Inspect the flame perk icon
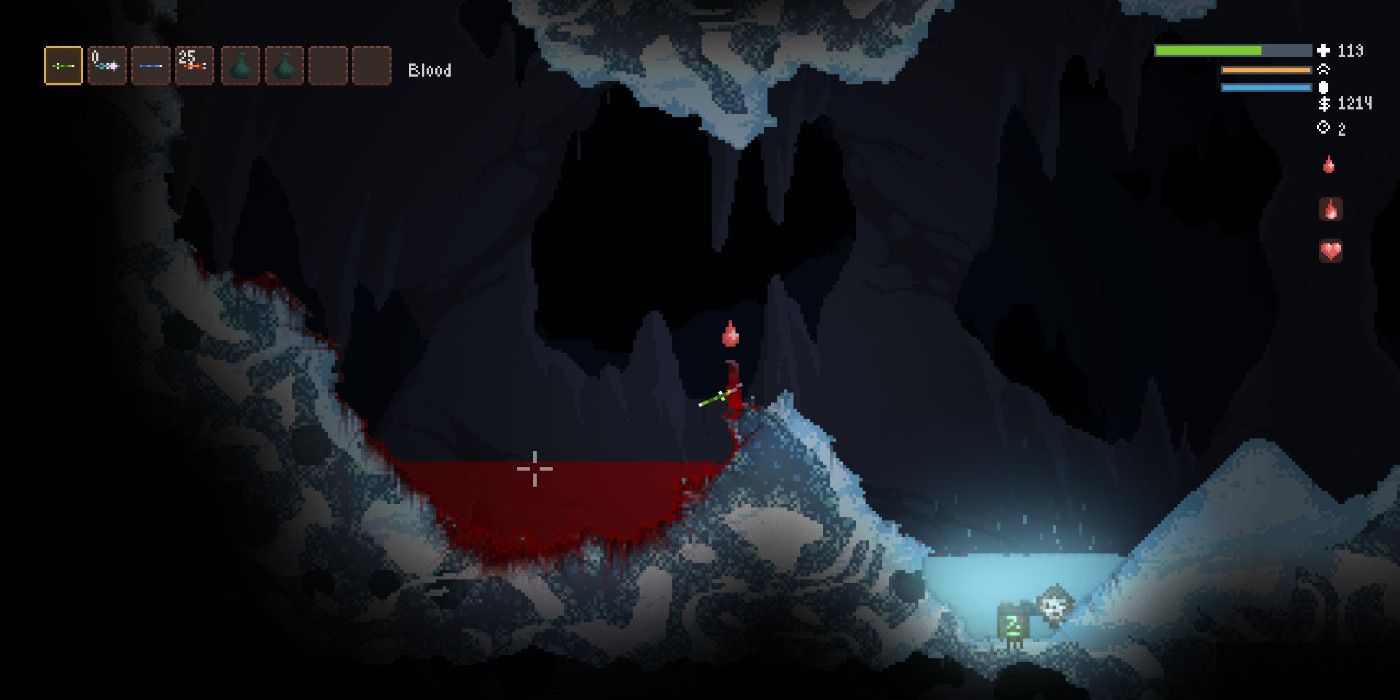 [1330, 209]
